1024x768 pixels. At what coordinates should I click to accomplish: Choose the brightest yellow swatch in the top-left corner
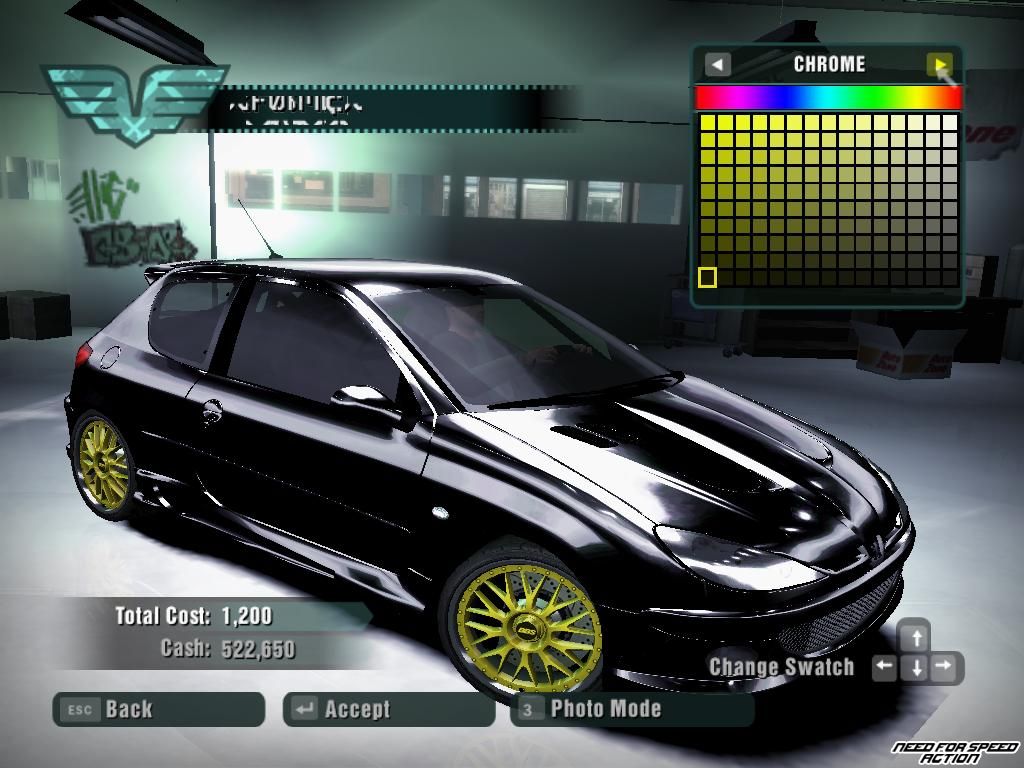(707, 123)
